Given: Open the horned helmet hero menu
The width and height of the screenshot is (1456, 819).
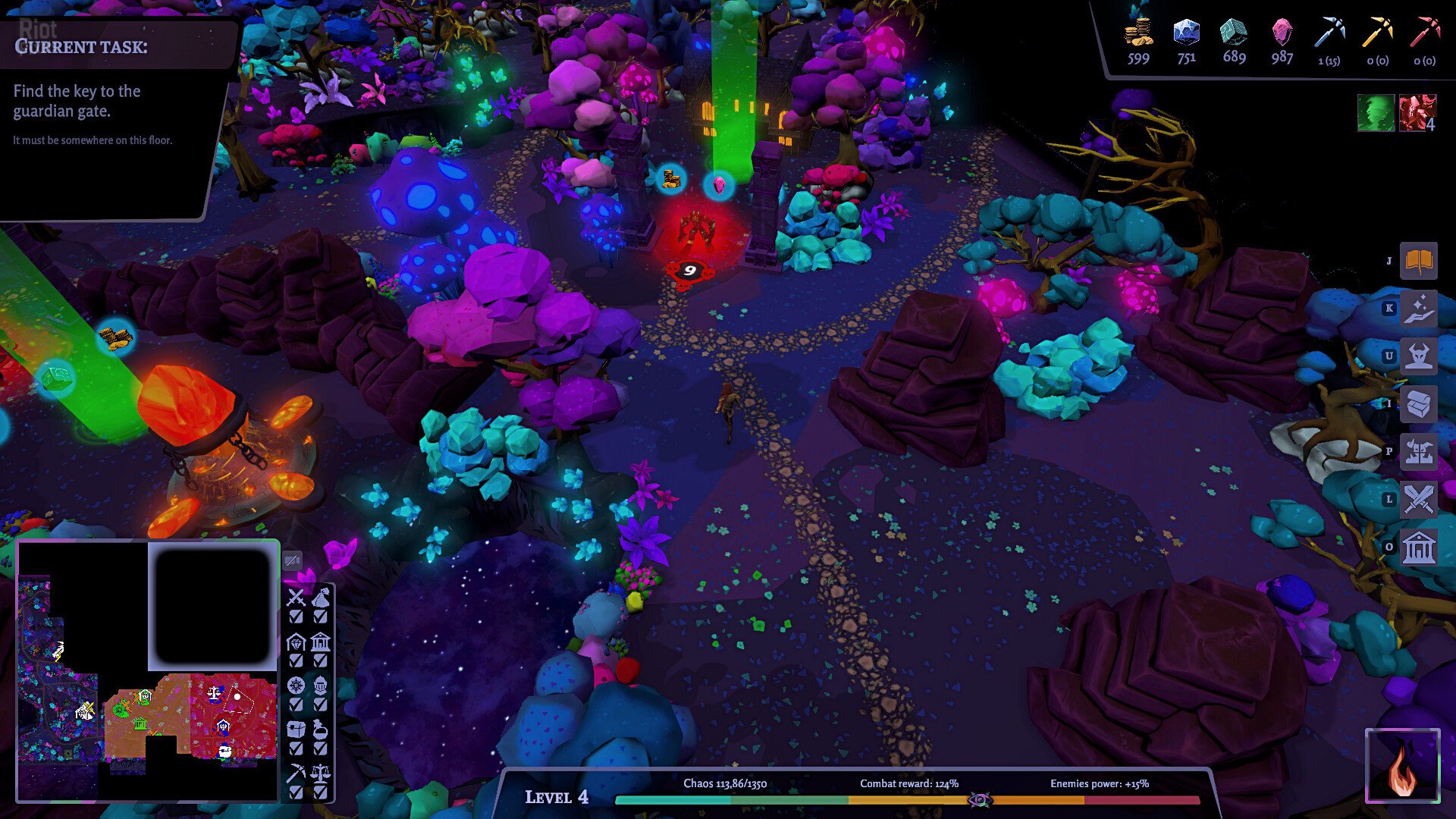Looking at the screenshot, I should (x=1418, y=356).
